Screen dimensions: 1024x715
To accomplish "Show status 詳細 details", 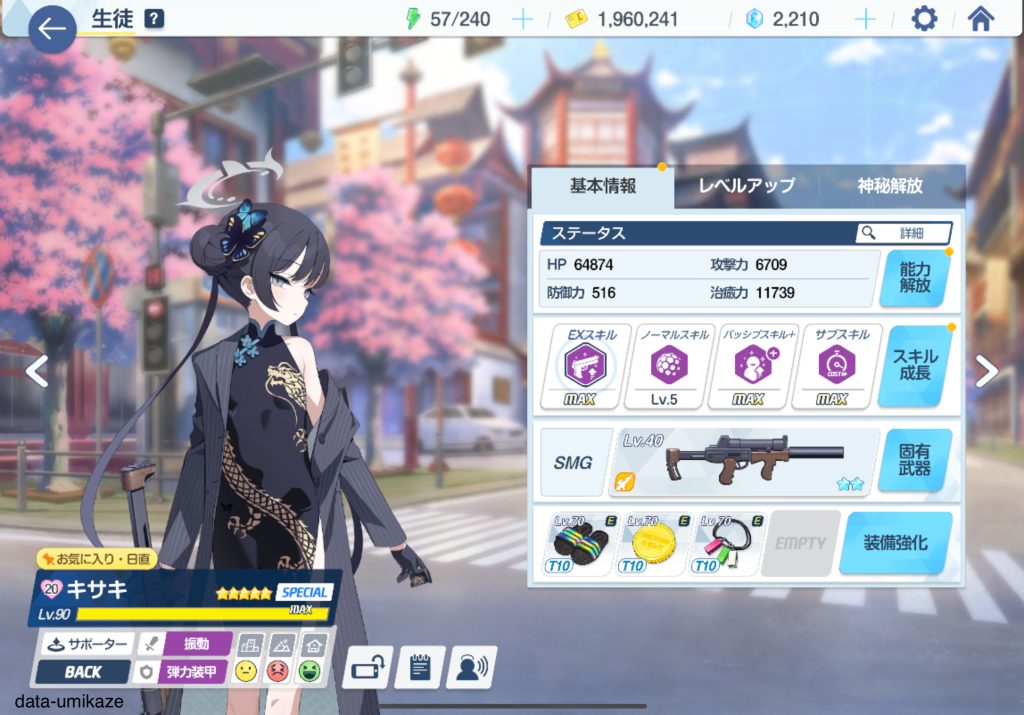I will [903, 233].
